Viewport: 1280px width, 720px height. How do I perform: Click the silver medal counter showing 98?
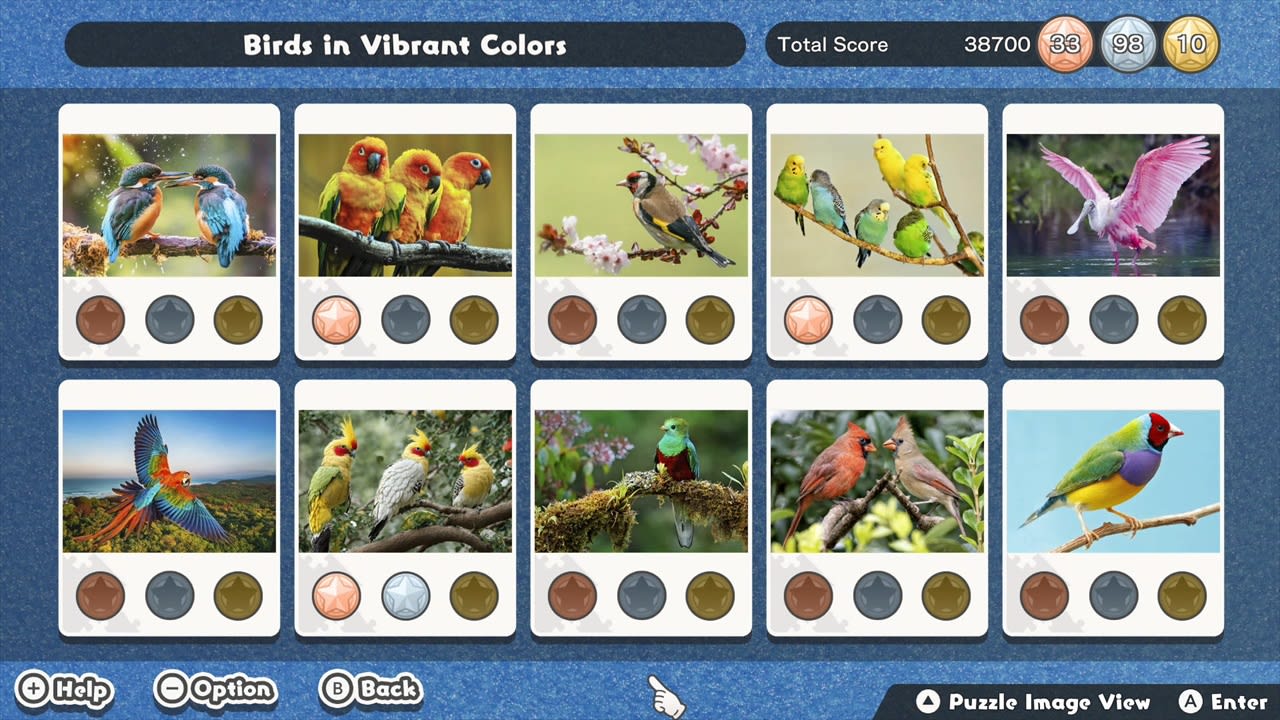coord(1129,44)
